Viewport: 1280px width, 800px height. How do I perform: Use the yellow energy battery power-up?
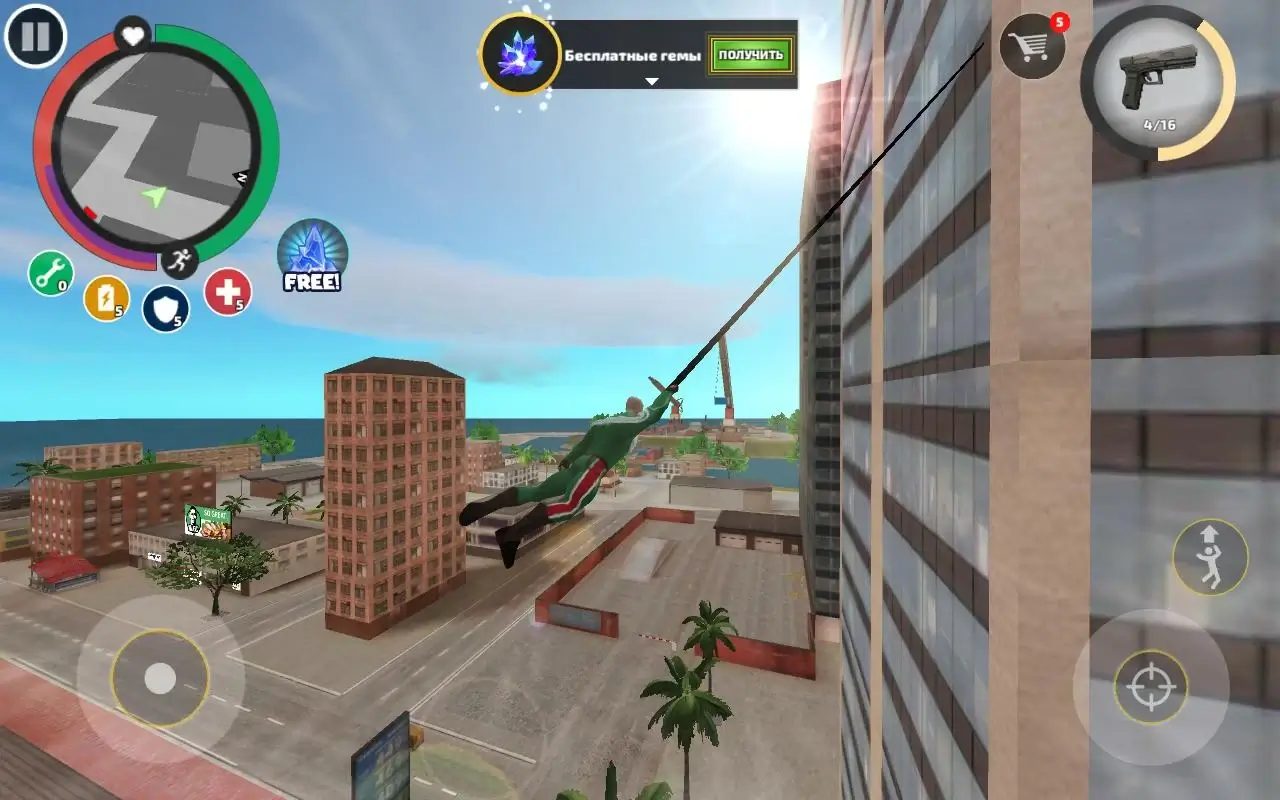(x=108, y=298)
